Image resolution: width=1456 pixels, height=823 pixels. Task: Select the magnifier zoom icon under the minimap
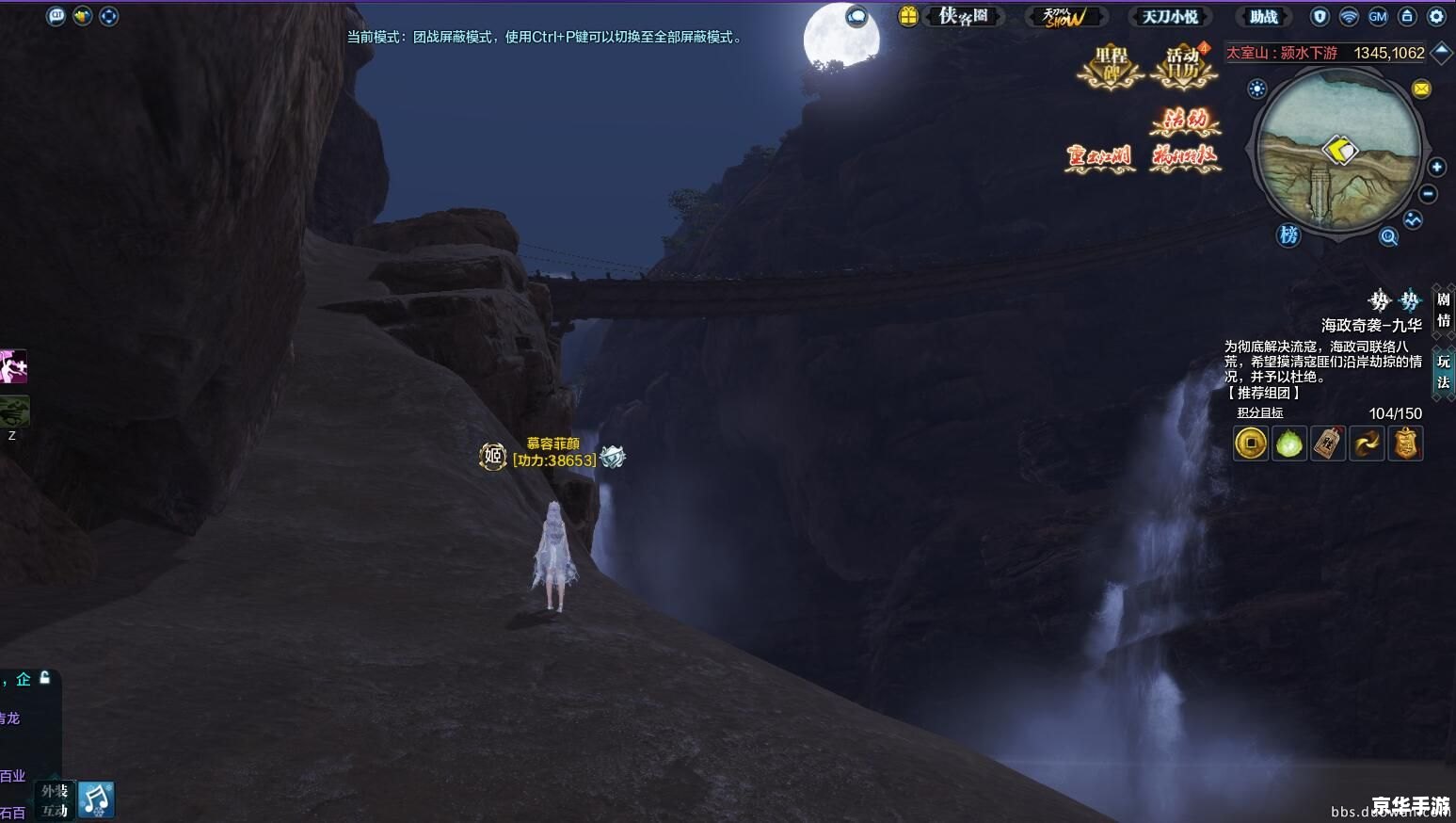[x=1388, y=236]
